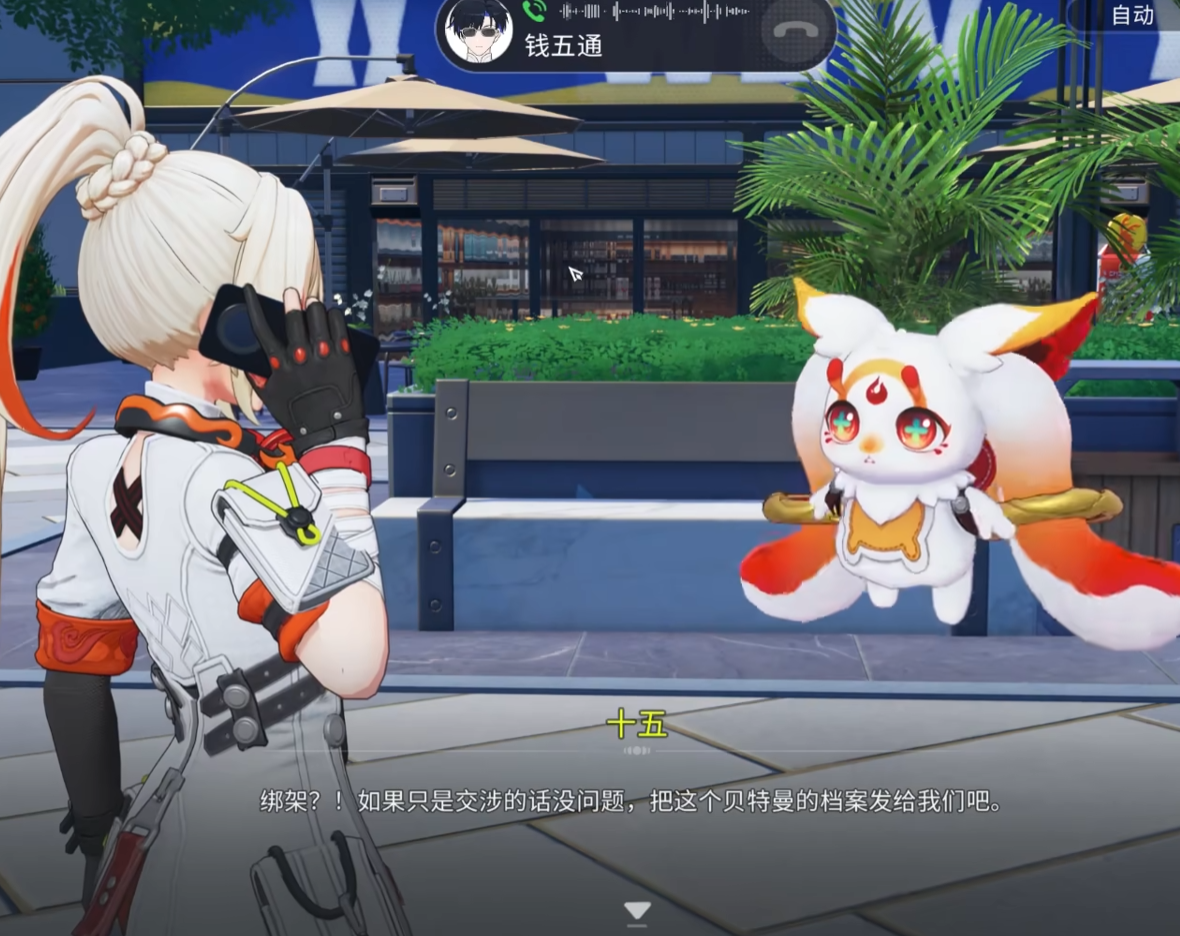Toggle the 自动 auto-play dialogue button
The image size is (1180, 936).
click(1131, 15)
